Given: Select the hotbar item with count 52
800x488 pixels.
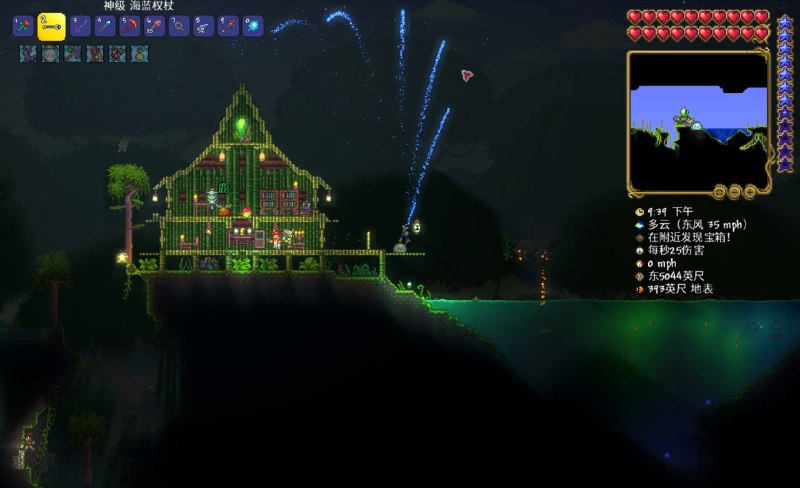Looking at the screenshot, I should click(x=204, y=27).
